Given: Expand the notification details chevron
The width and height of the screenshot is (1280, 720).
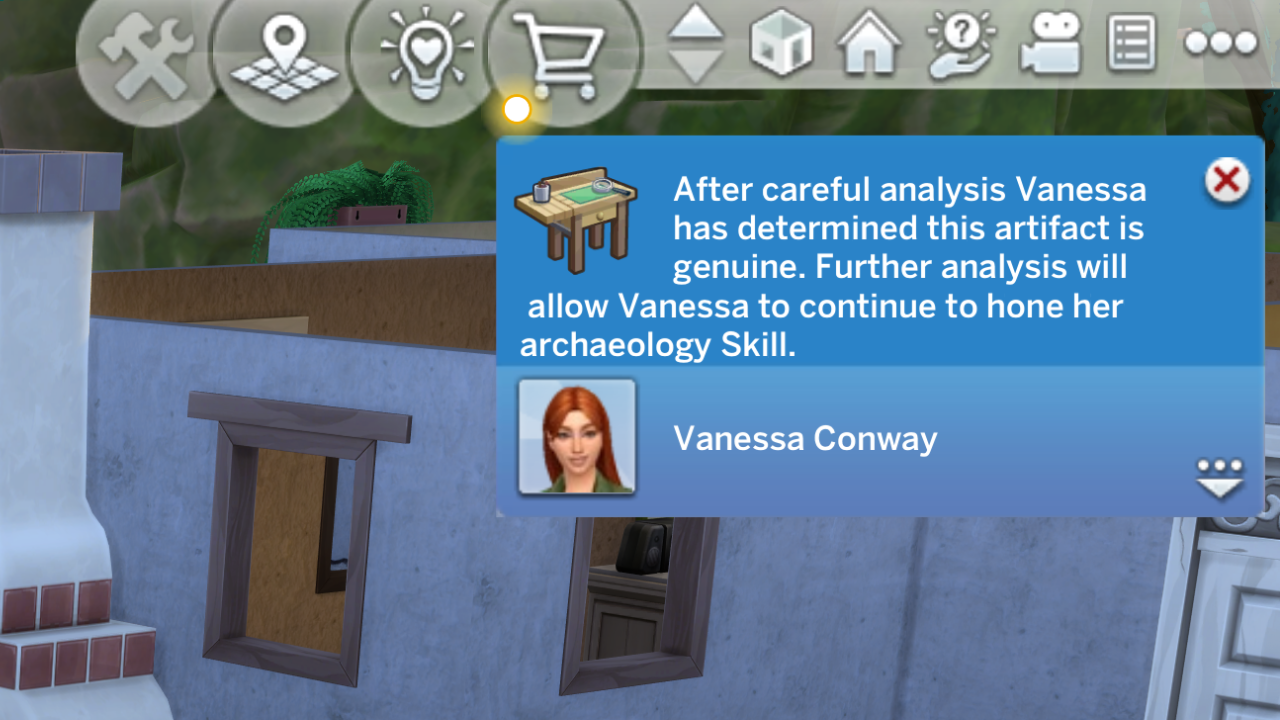Looking at the screenshot, I should click(x=1219, y=487).
